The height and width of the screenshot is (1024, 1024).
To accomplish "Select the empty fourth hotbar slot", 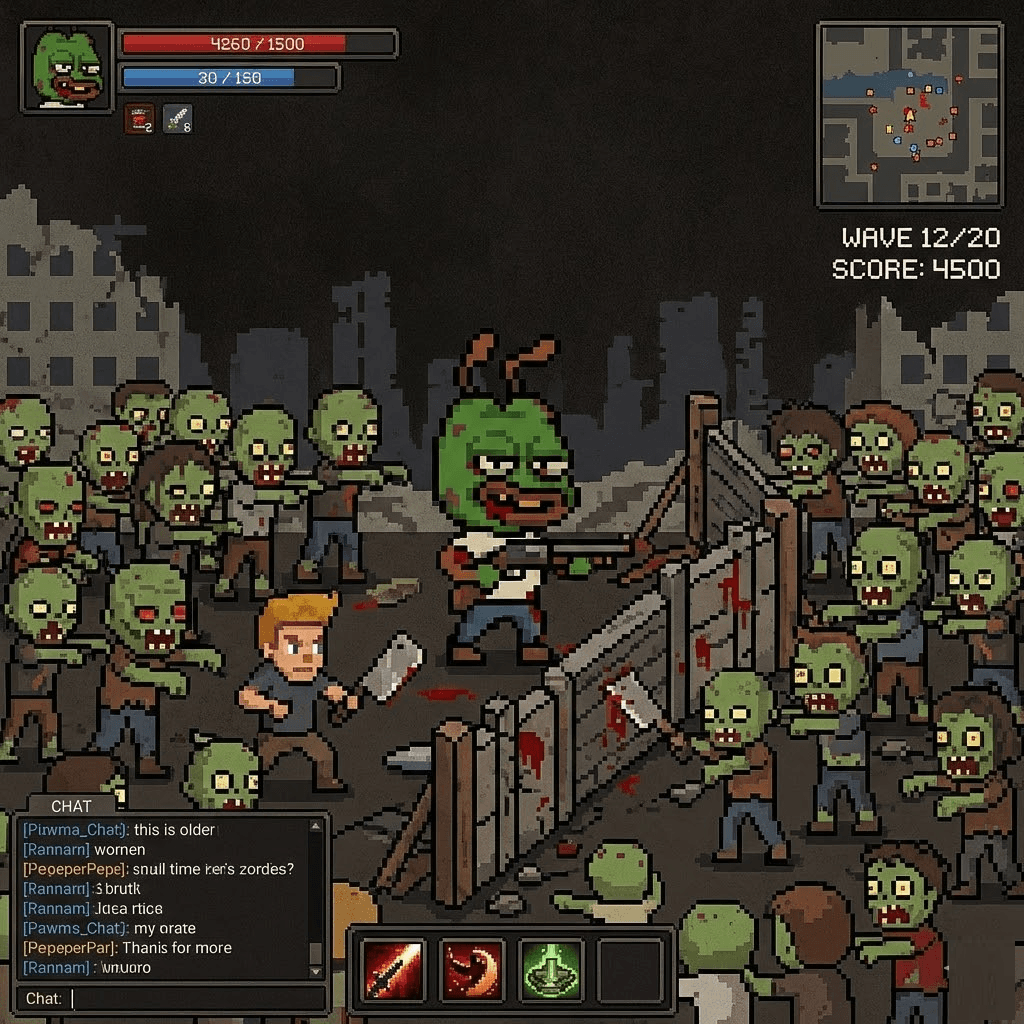I will (x=630, y=969).
